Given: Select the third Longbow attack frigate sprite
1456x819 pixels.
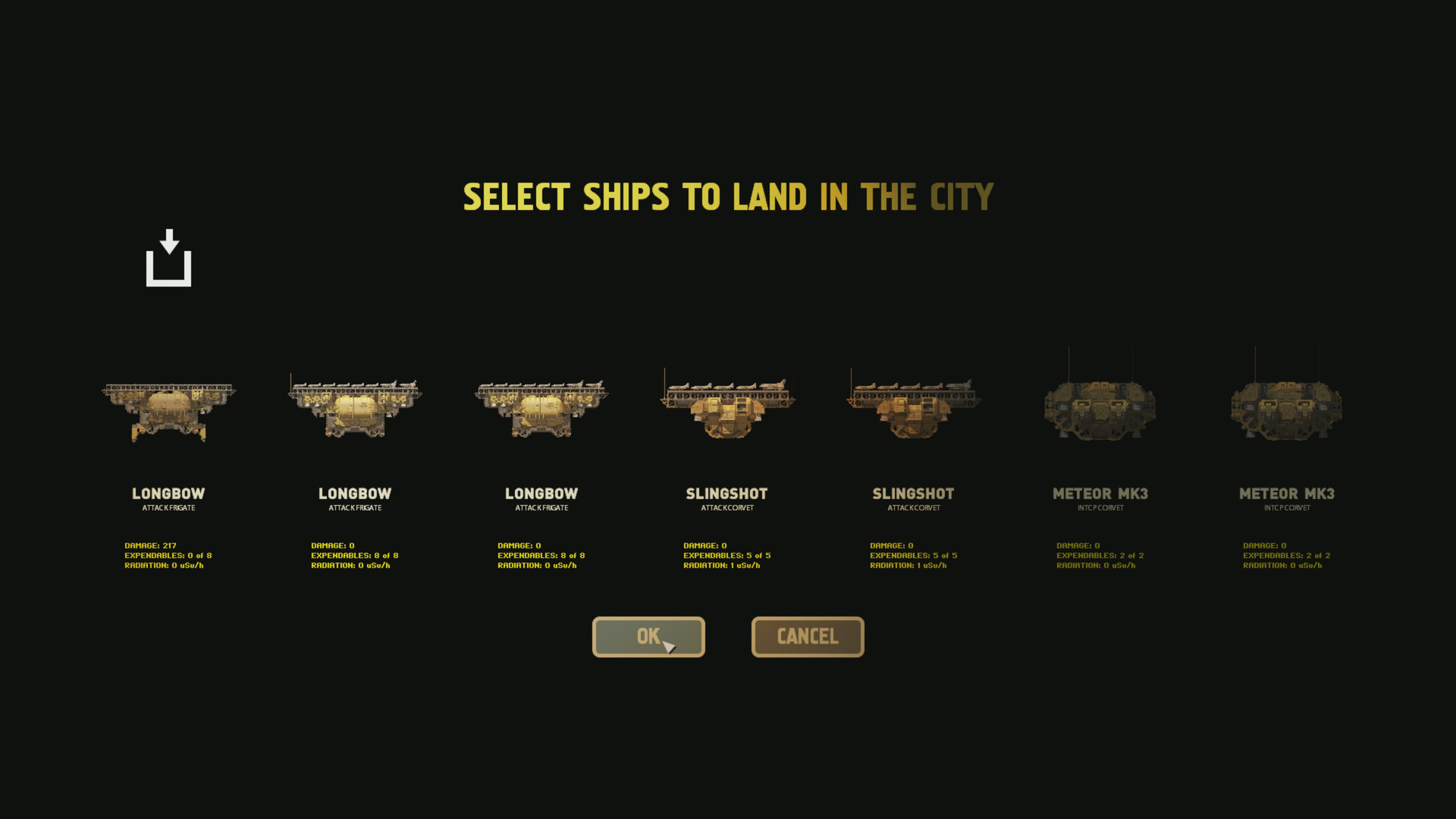Looking at the screenshot, I should [540, 406].
